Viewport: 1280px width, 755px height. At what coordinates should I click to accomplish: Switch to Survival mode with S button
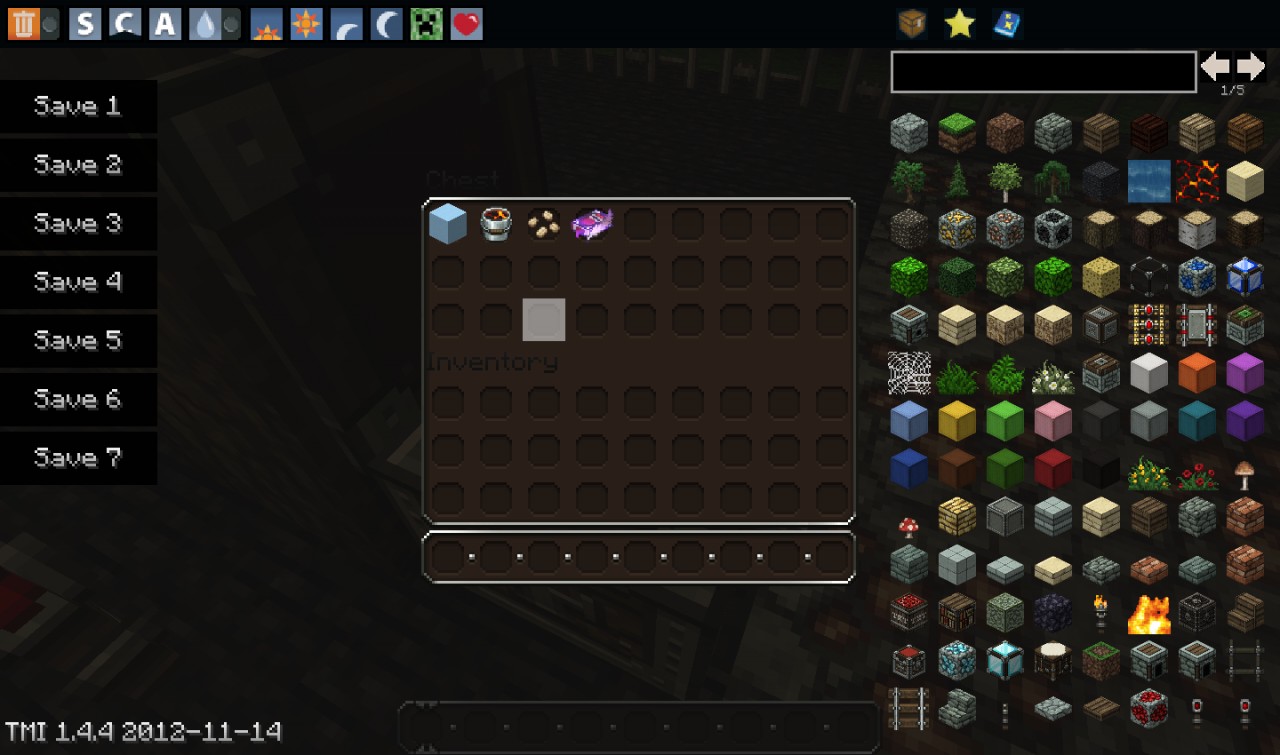pos(85,24)
